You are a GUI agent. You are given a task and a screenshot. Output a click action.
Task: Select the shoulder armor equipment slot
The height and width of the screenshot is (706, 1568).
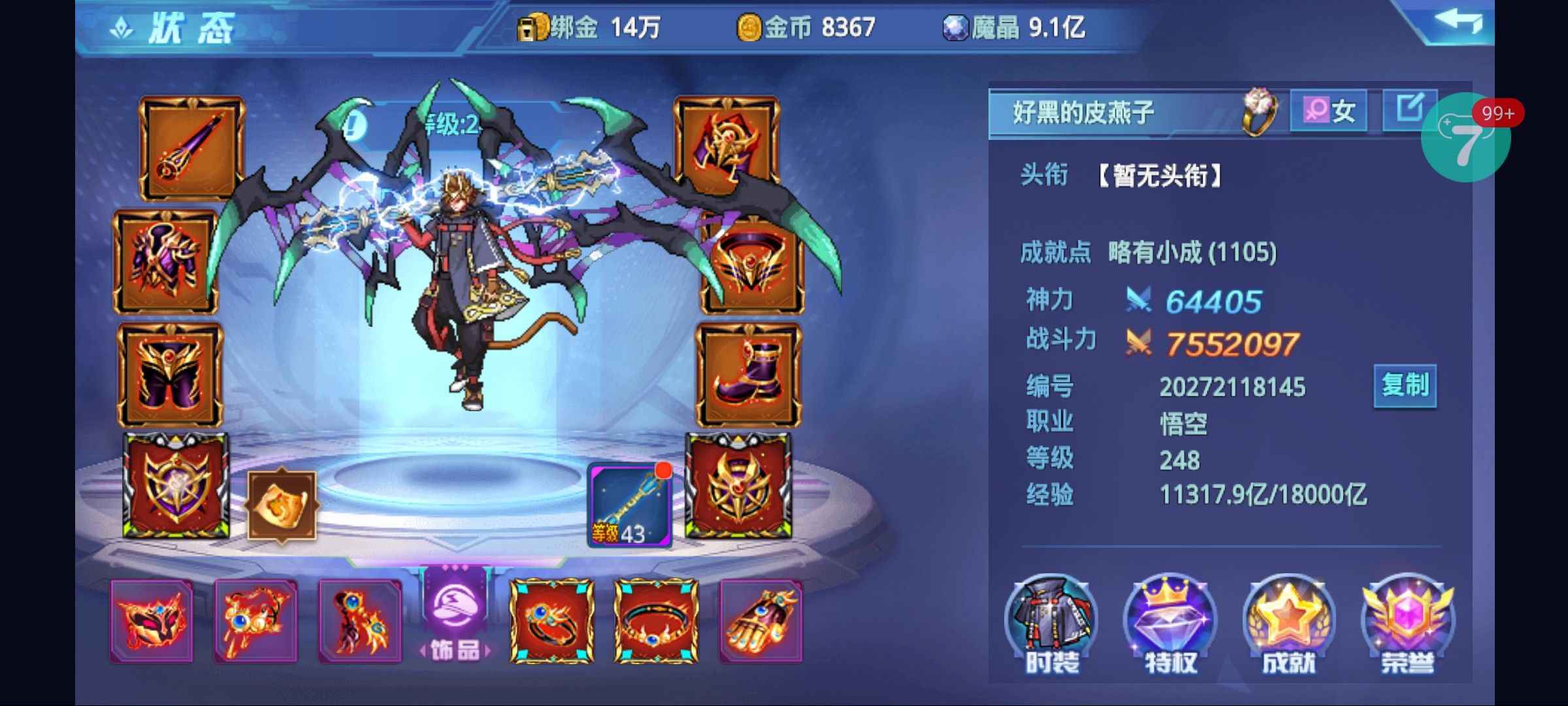(x=727, y=144)
